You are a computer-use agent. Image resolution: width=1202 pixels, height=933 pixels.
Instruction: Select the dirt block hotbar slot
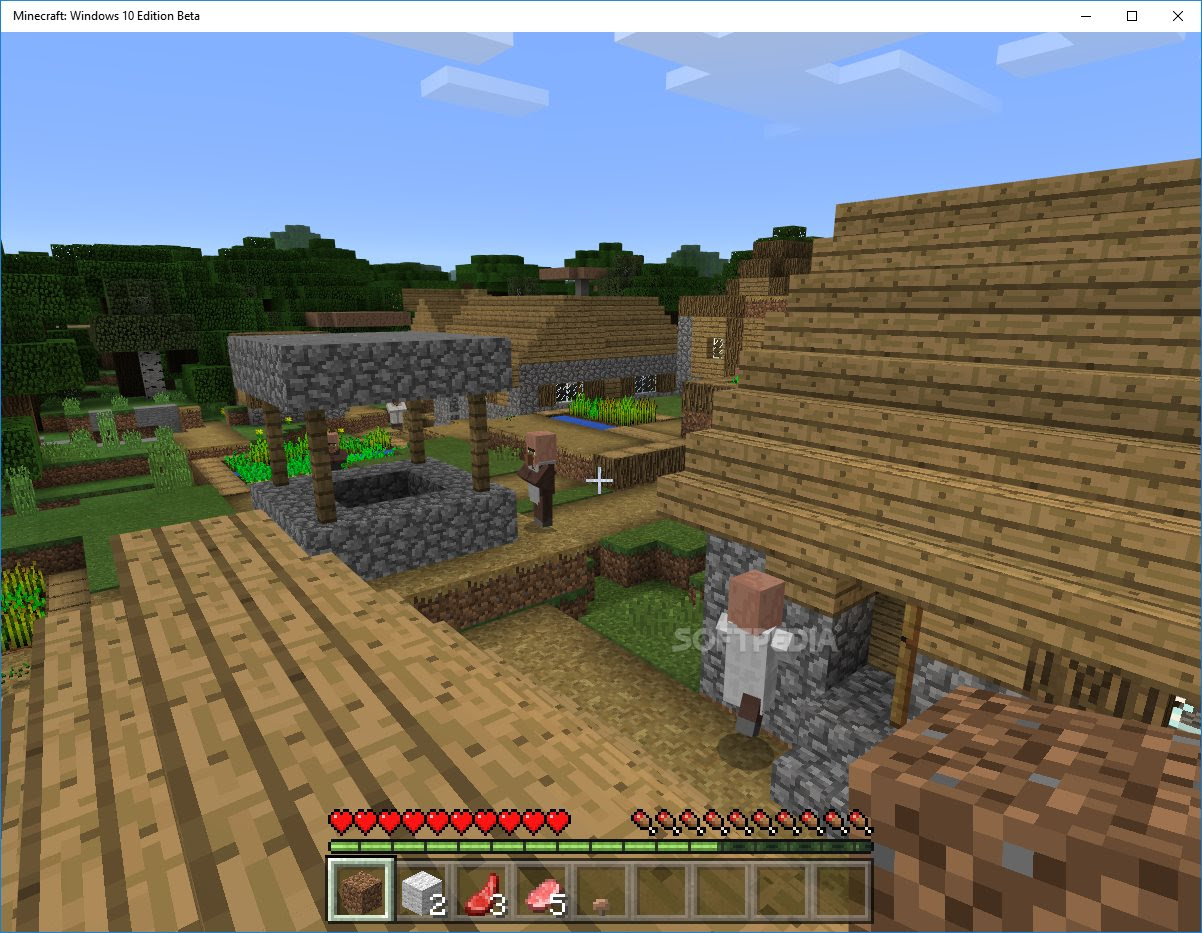361,889
